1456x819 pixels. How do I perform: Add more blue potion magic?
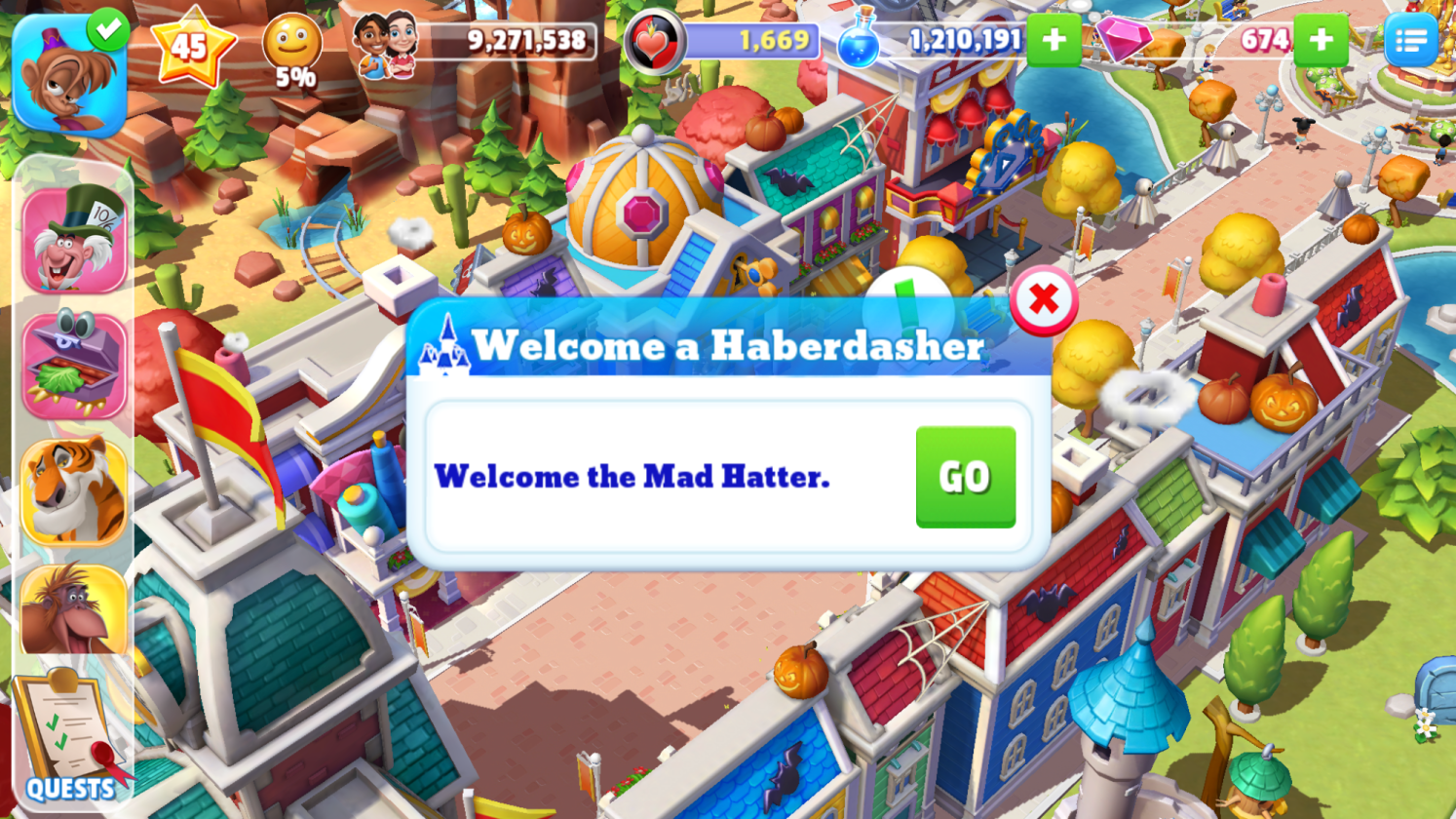(1054, 40)
